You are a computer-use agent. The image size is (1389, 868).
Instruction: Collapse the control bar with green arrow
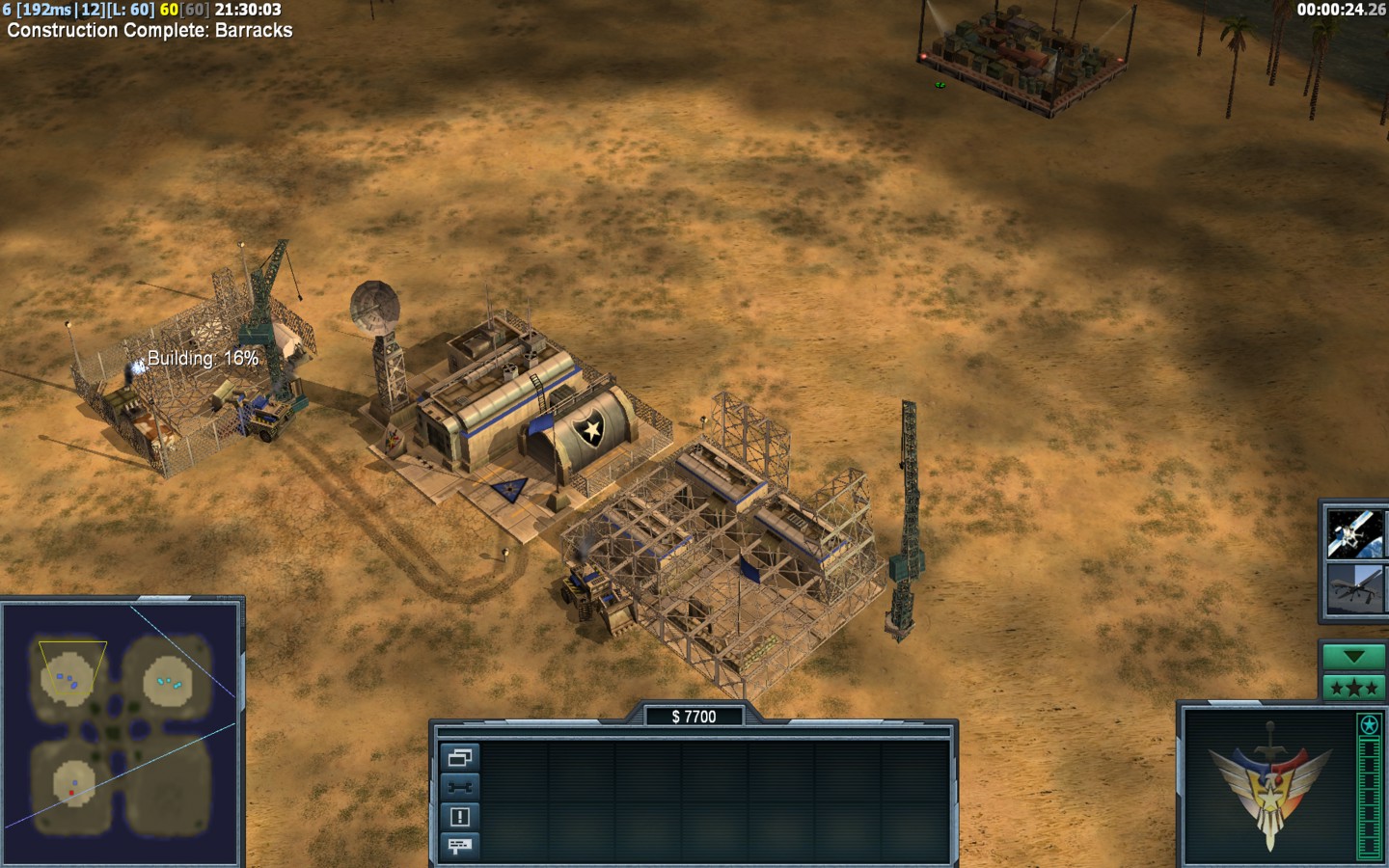coord(1353,657)
